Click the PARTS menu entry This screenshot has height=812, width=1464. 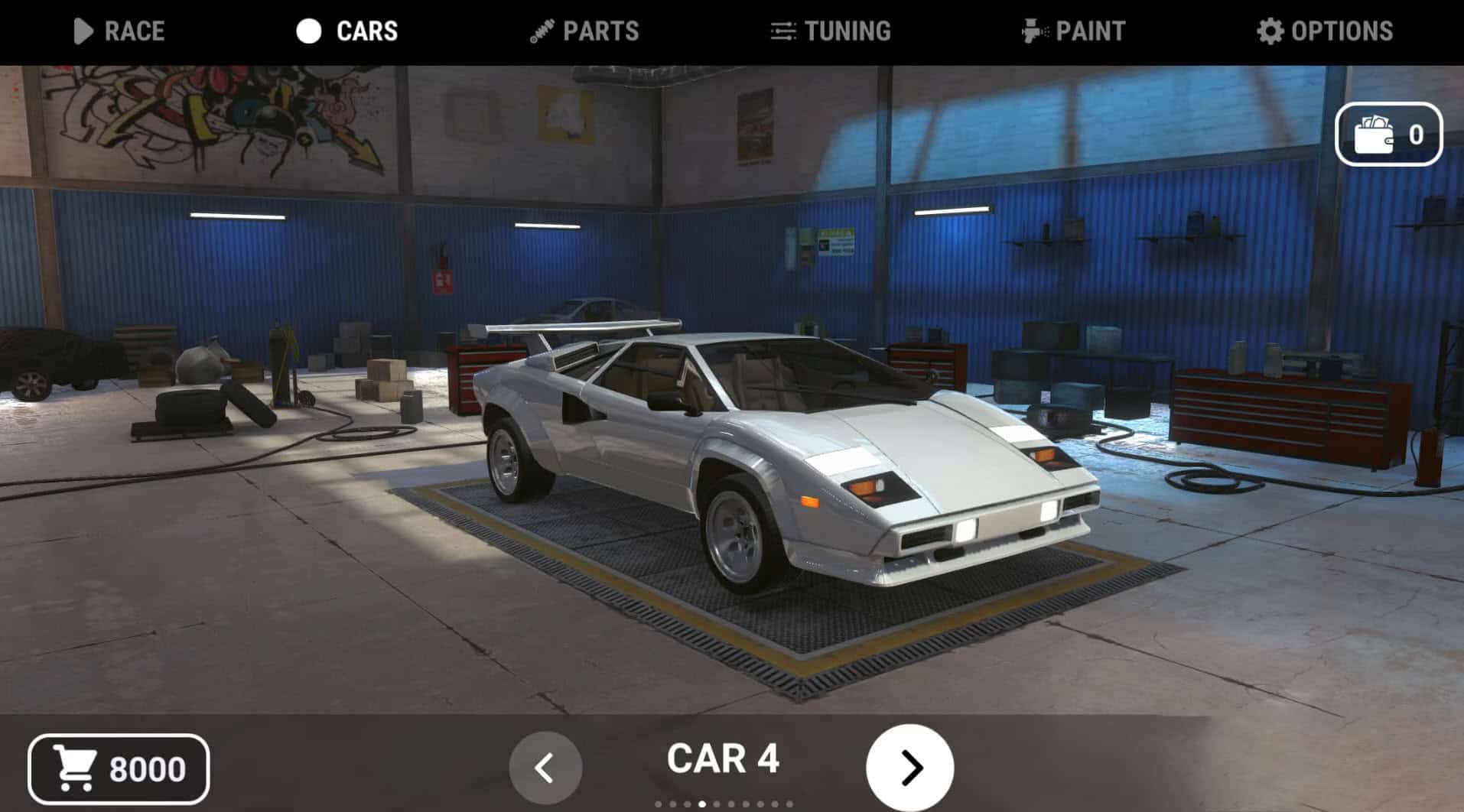point(601,31)
